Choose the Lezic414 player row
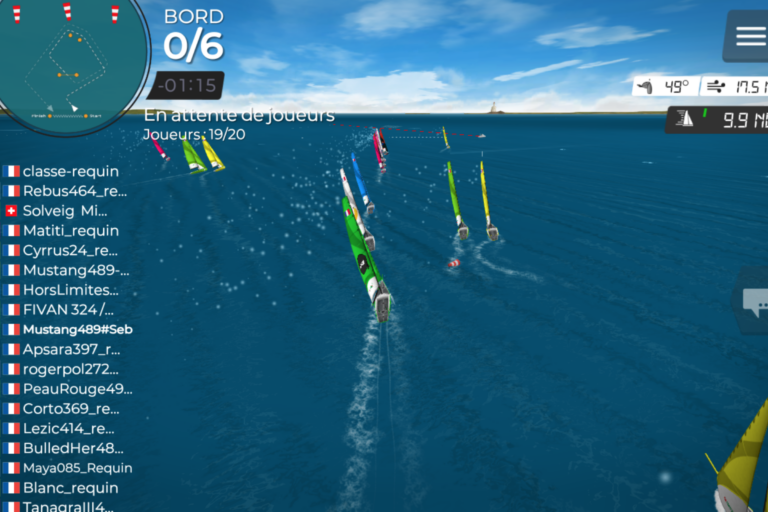Viewport: 768px width, 512px height. pos(69,428)
